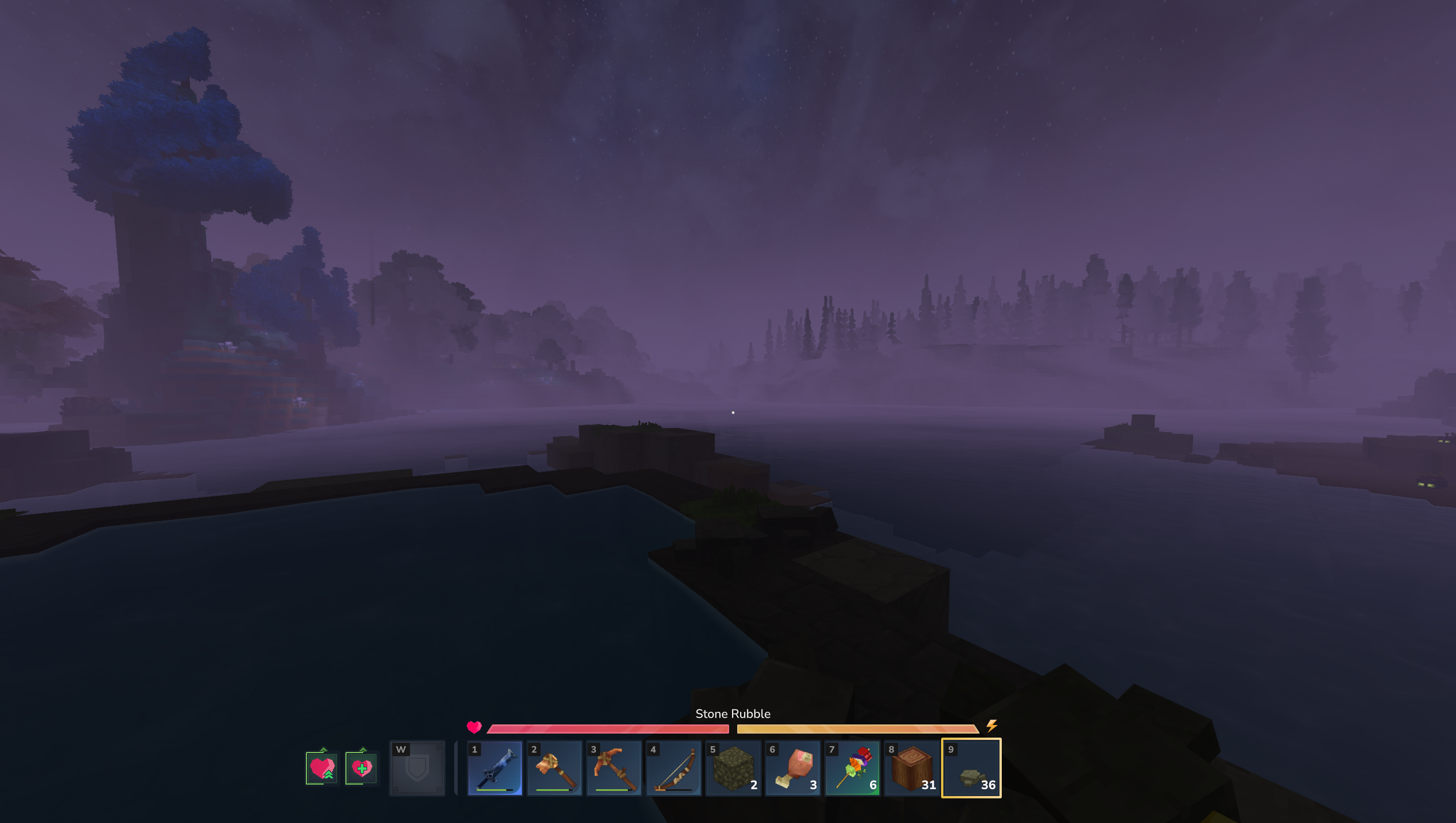Choose the copper pickaxe hotbar slot

(x=614, y=768)
